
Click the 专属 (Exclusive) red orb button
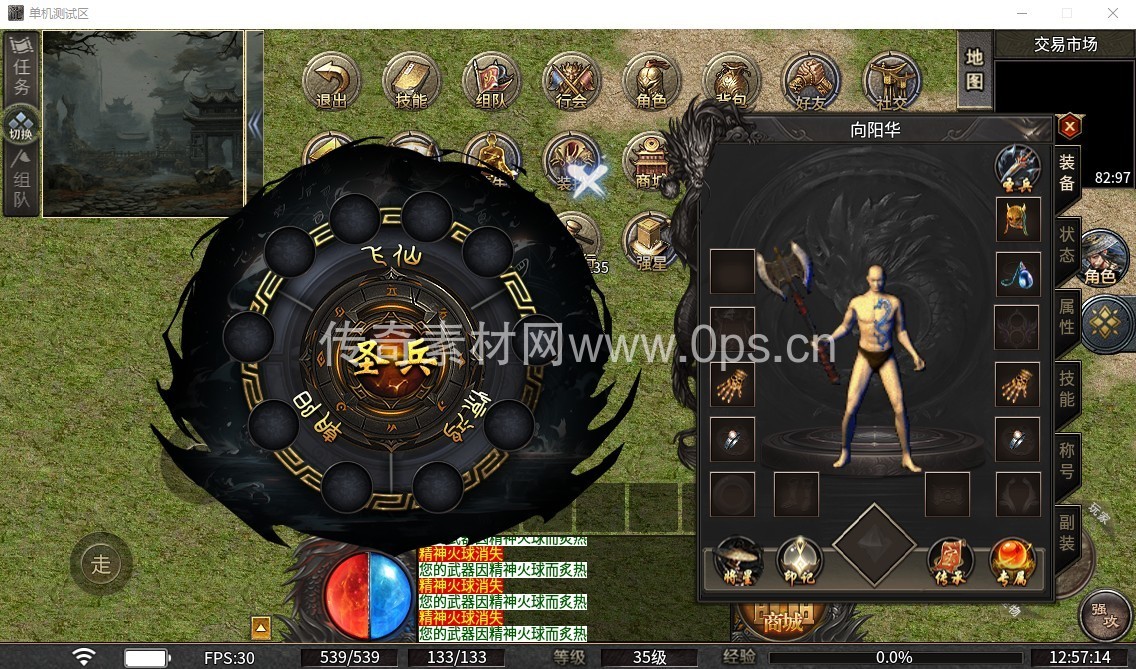tap(1012, 562)
